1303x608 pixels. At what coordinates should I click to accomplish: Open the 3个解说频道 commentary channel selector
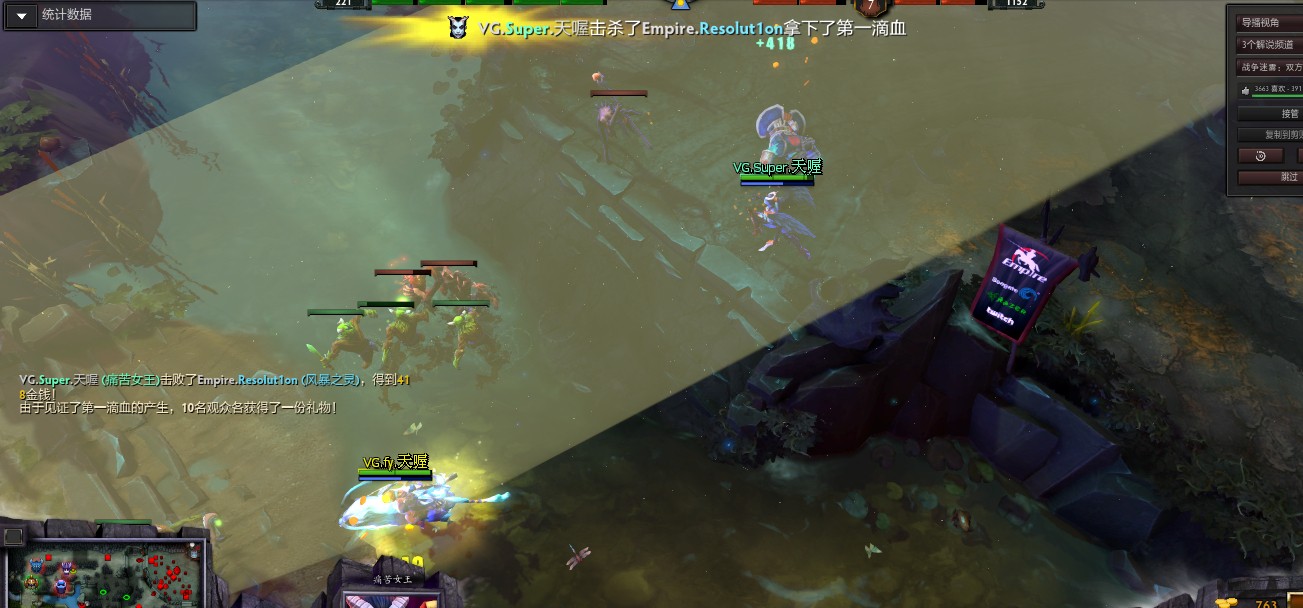[x=1269, y=45]
